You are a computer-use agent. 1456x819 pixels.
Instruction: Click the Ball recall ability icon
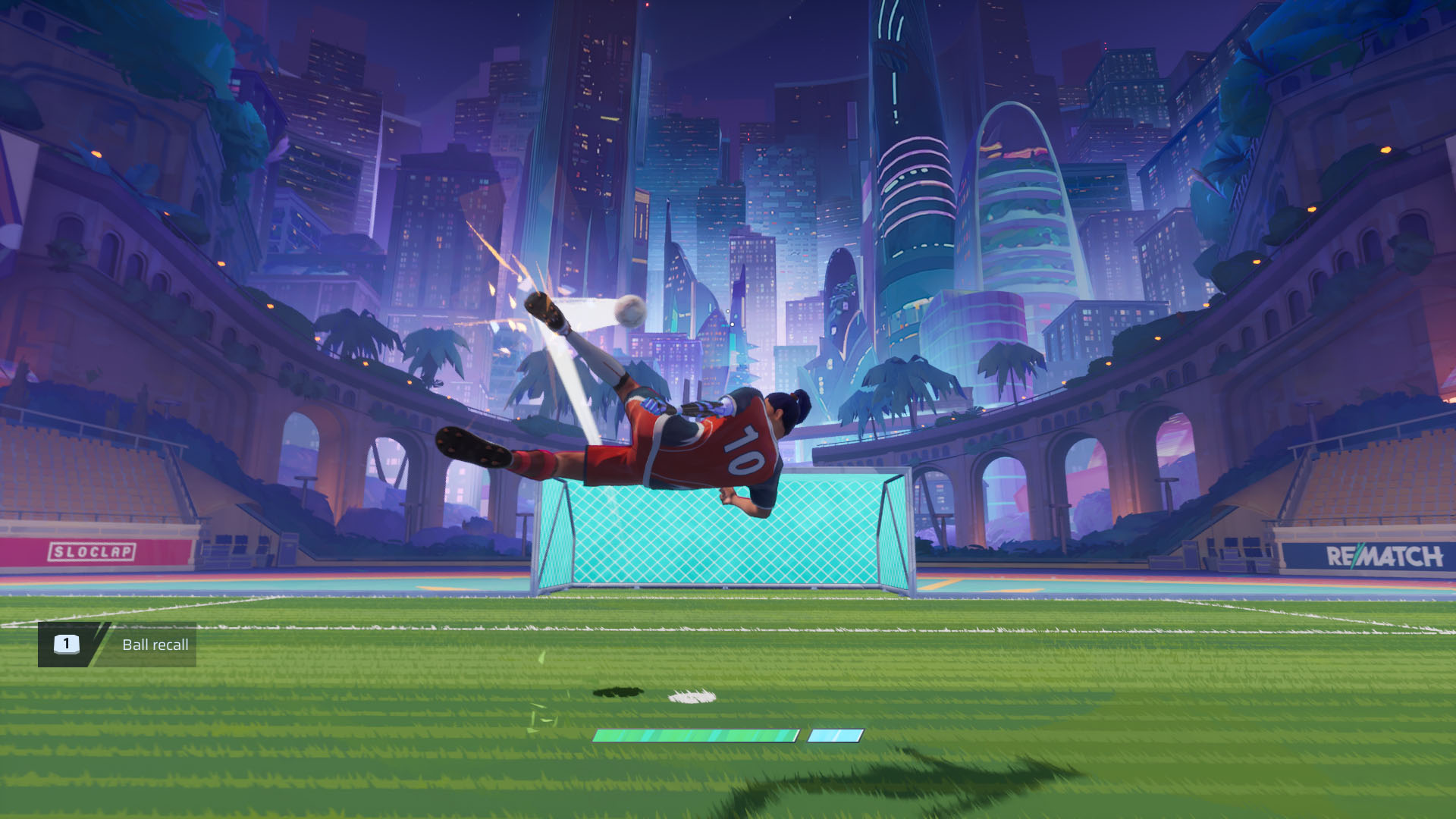67,645
